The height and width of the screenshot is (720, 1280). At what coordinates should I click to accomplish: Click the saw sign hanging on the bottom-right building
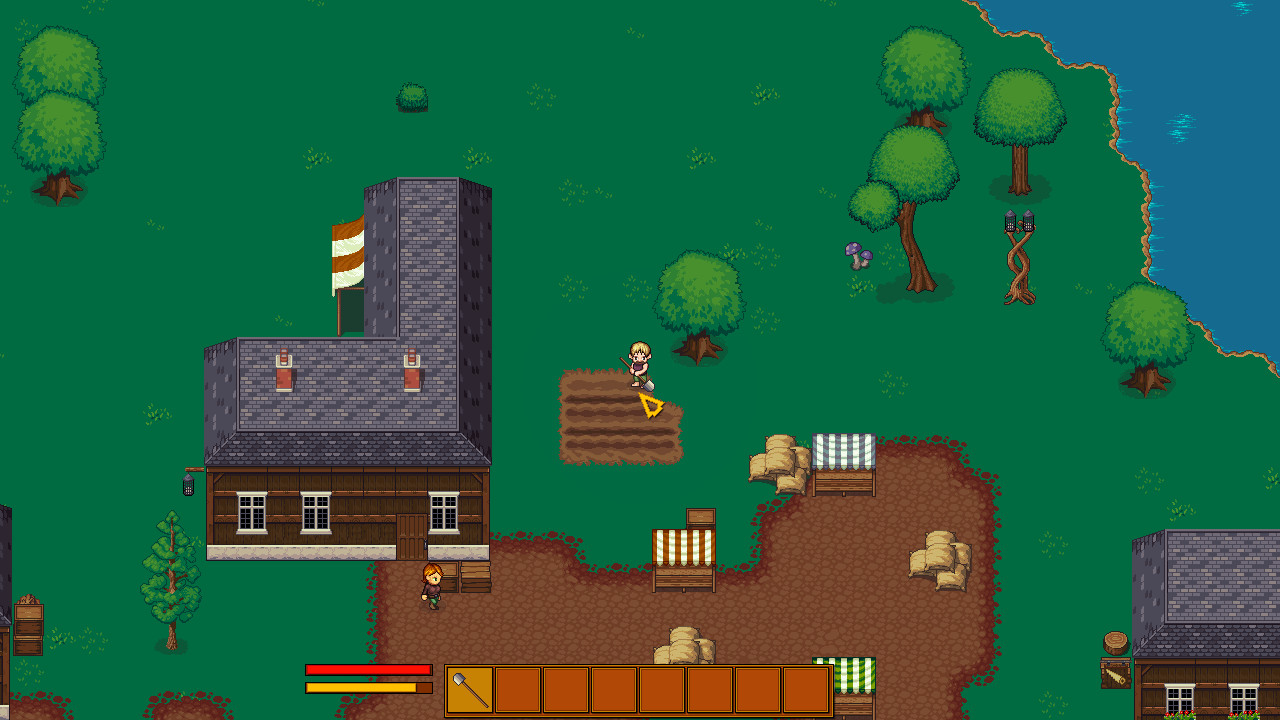pos(1116,673)
